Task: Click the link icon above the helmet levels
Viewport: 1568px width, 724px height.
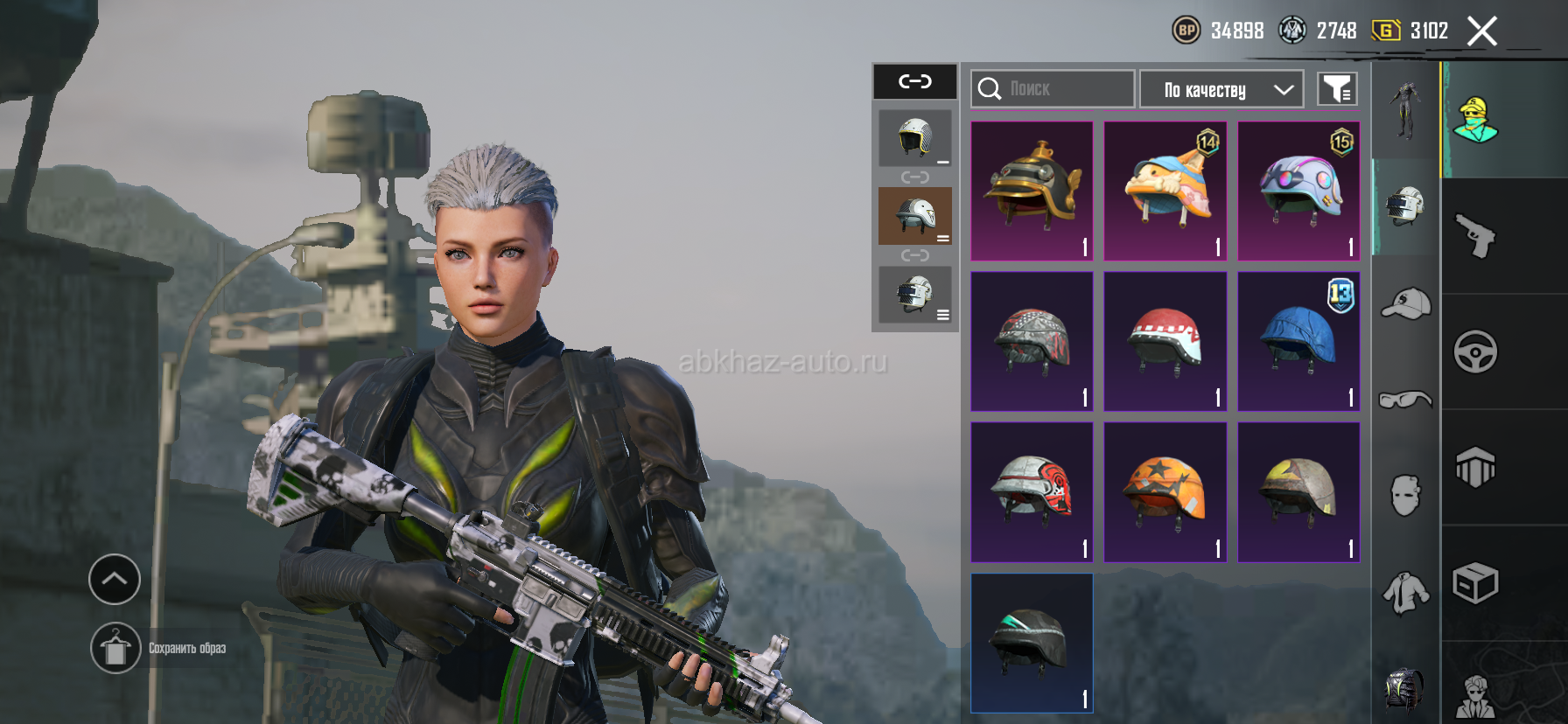Action: pyautogui.click(x=915, y=81)
